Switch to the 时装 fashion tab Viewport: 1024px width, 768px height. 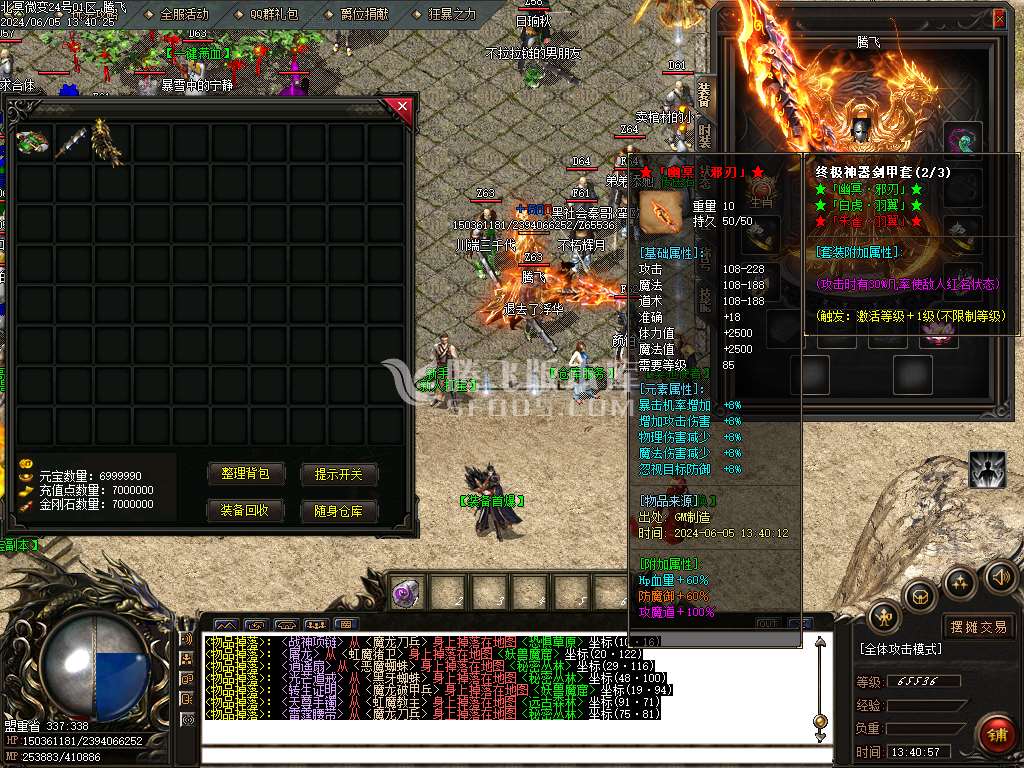pyautogui.click(x=704, y=136)
